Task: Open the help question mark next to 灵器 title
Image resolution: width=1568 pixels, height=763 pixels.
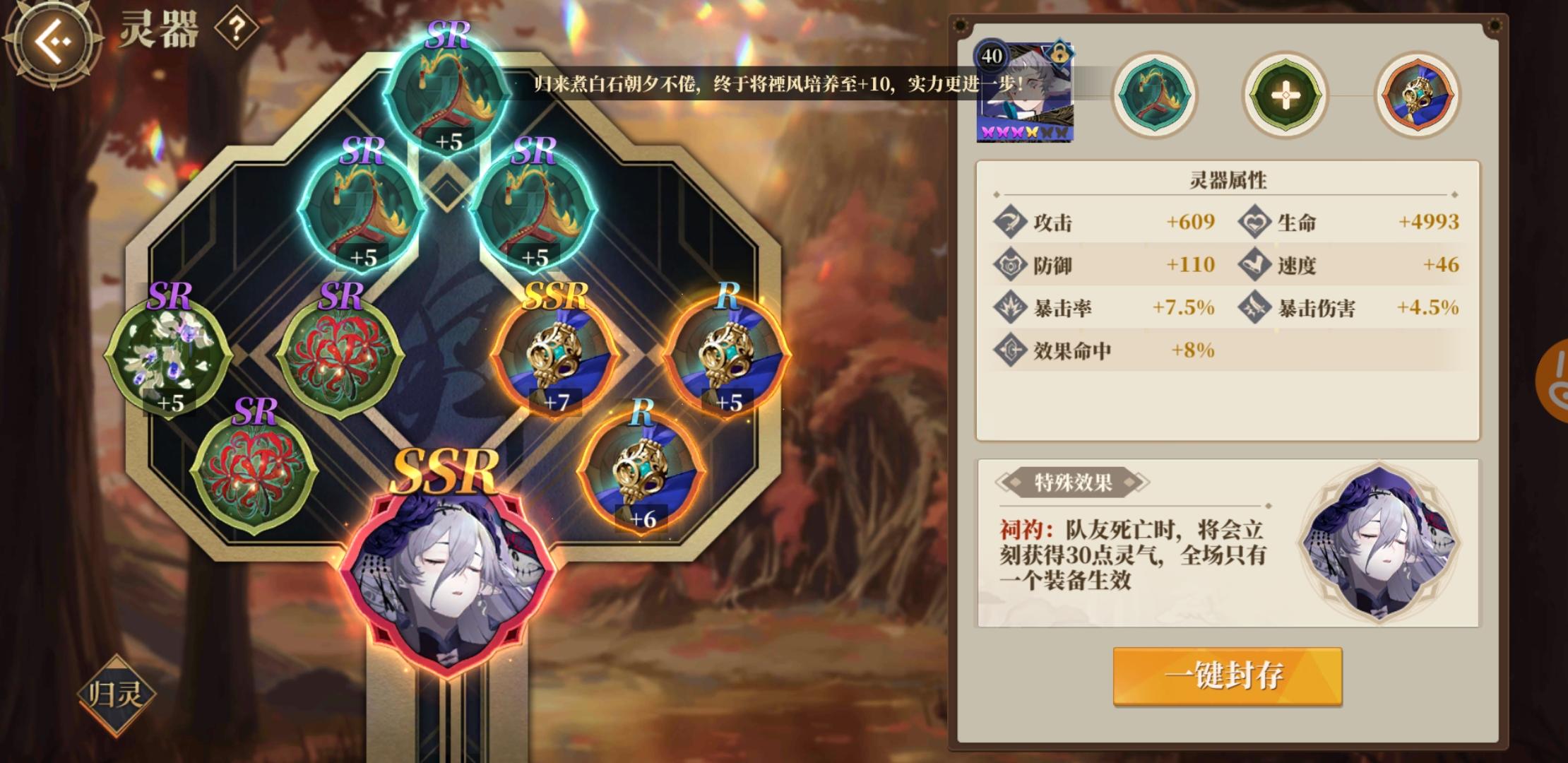Action: 238,28
